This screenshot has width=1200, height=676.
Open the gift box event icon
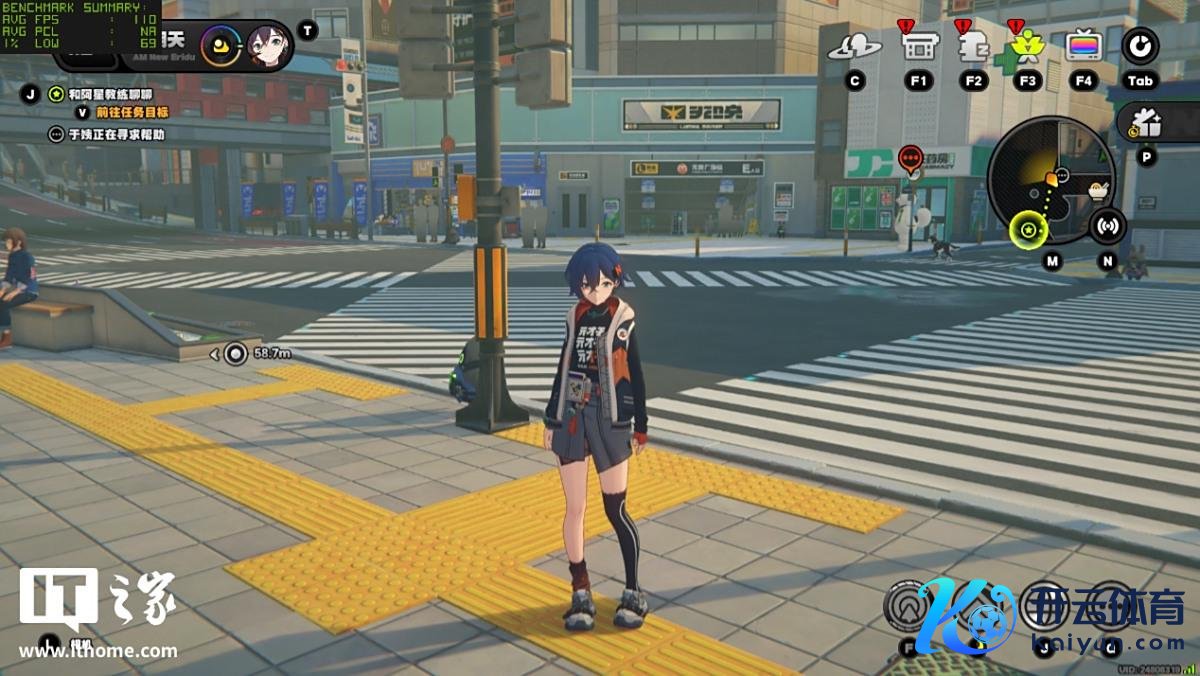coord(1146,123)
